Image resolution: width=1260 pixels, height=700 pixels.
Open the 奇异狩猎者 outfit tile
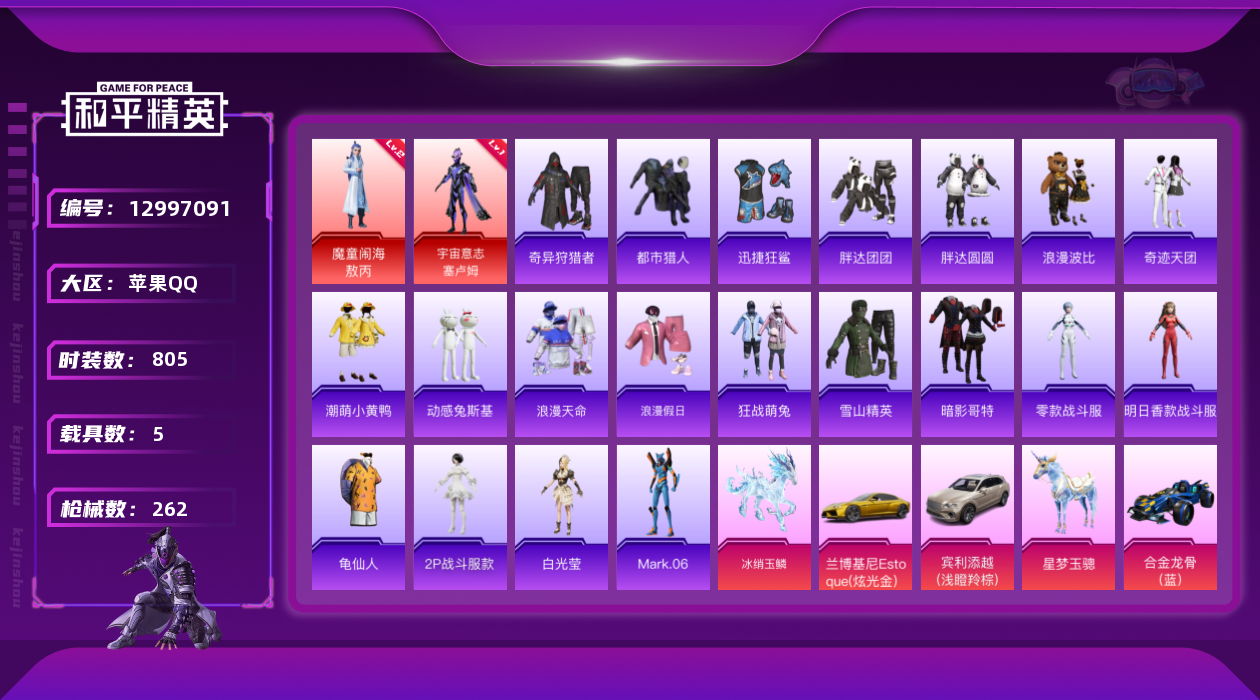coord(561,211)
